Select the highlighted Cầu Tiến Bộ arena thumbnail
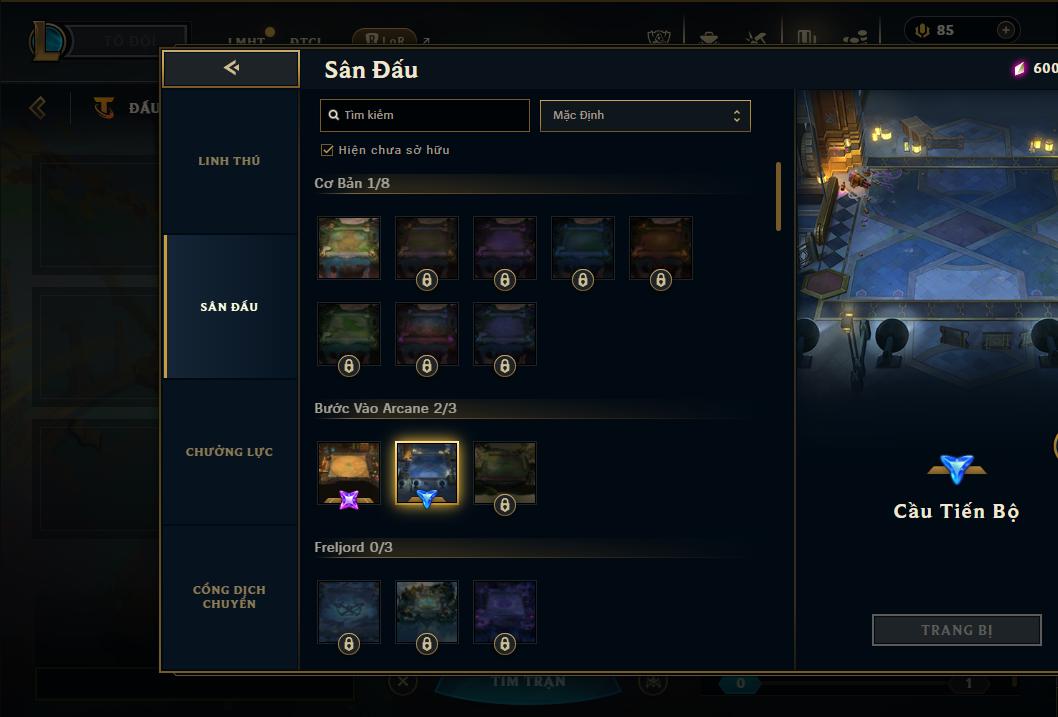The width and height of the screenshot is (1058, 717). (427, 473)
